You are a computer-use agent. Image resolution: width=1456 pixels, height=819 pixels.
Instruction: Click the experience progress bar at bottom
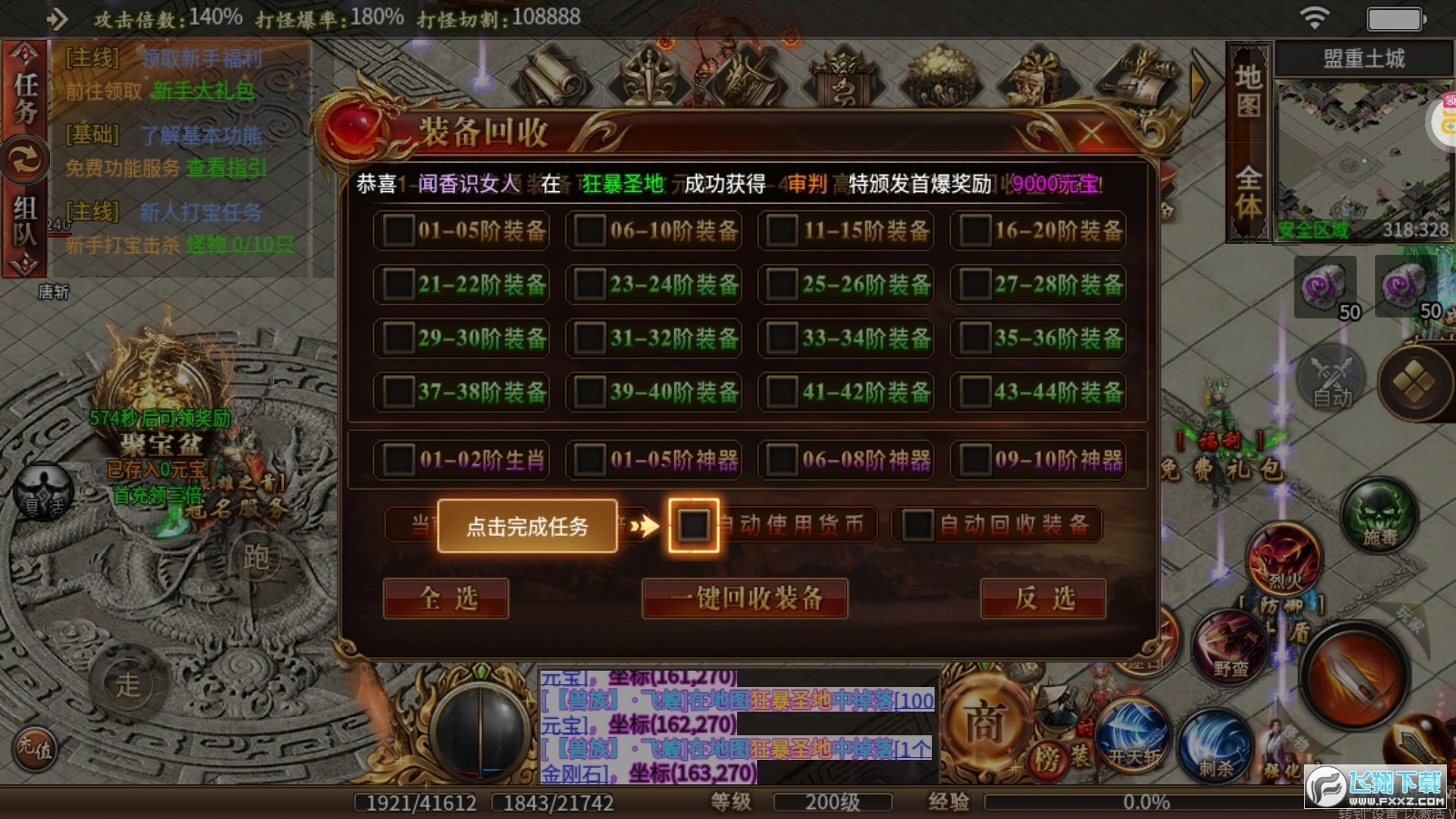click(x=1110, y=803)
